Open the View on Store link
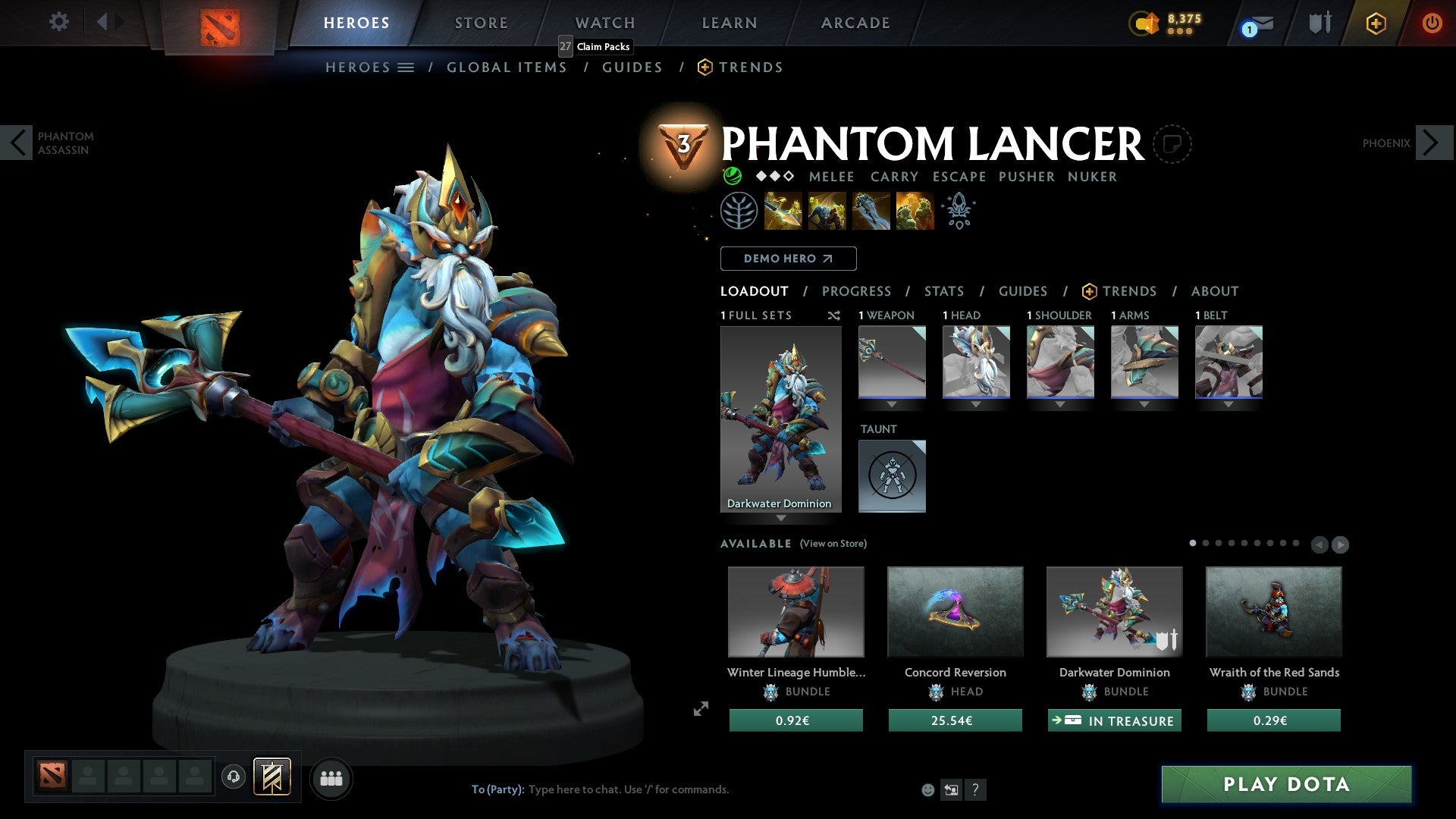Screen dimensions: 1456x819 click(833, 544)
